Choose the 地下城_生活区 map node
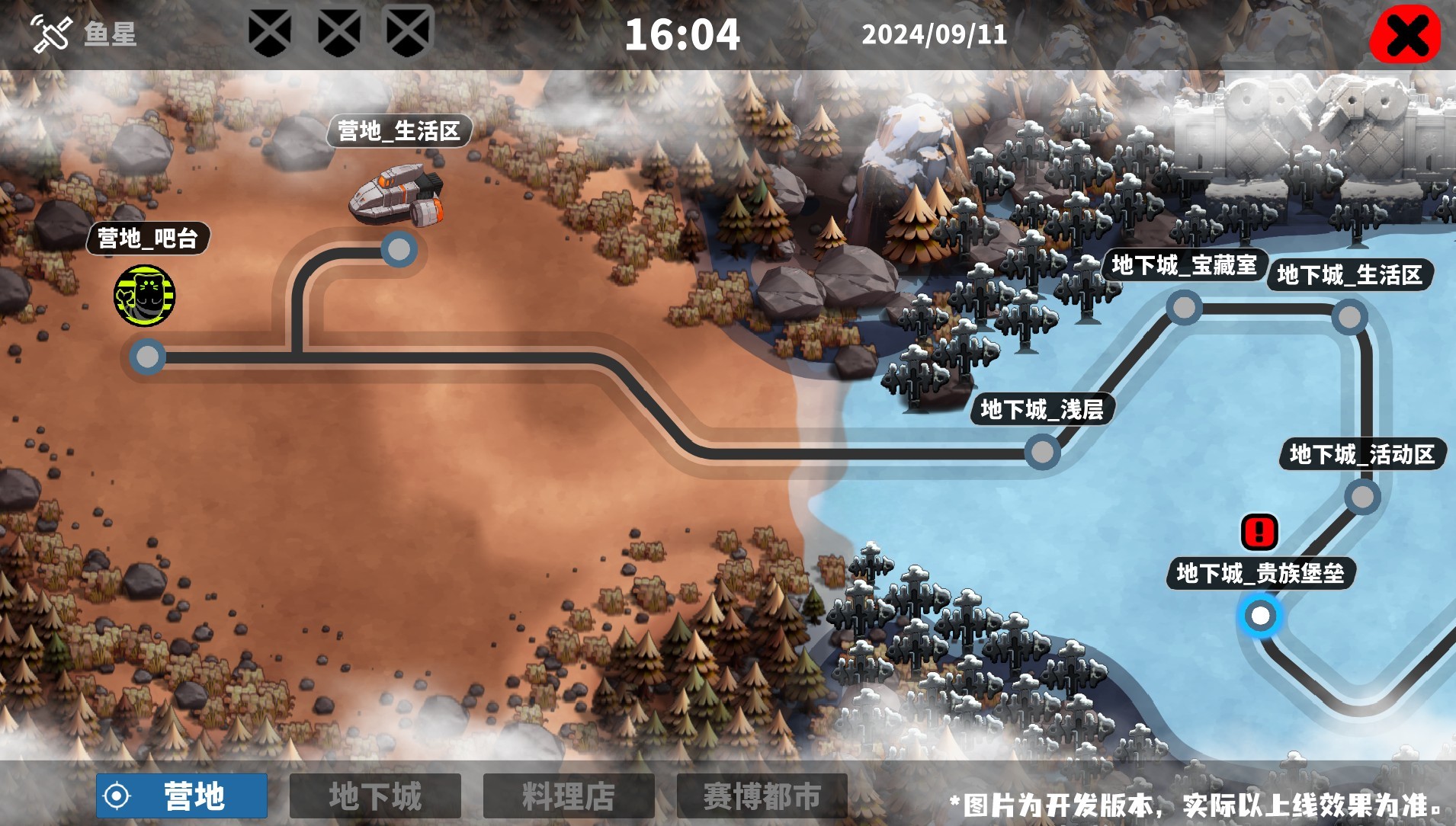Screen dimensions: 1456x826 1349,316
